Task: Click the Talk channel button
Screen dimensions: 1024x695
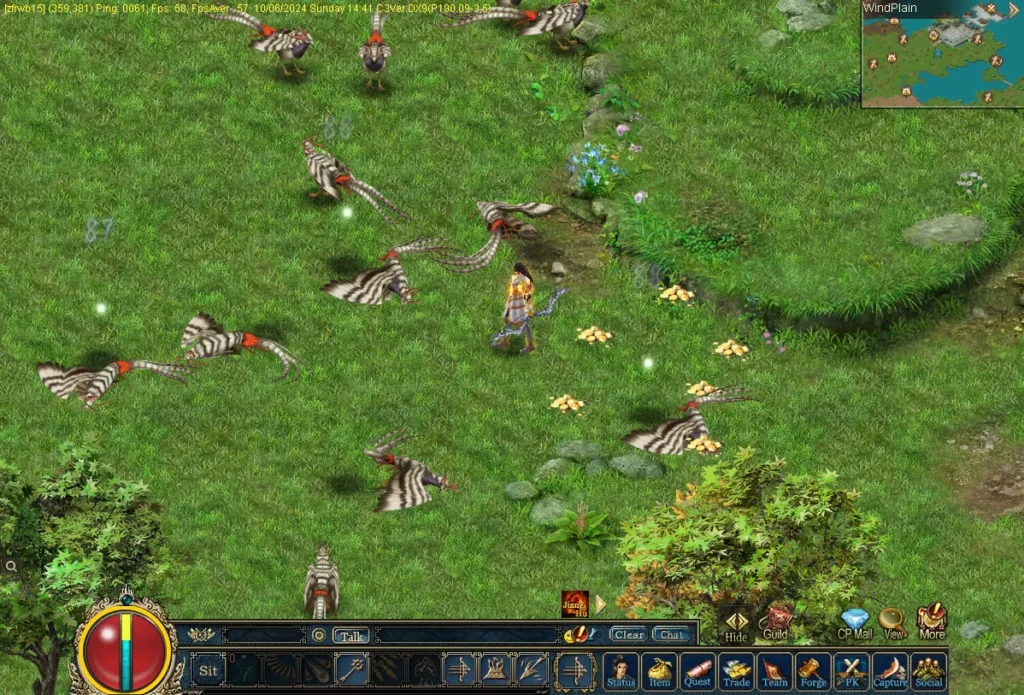Action: tap(351, 635)
